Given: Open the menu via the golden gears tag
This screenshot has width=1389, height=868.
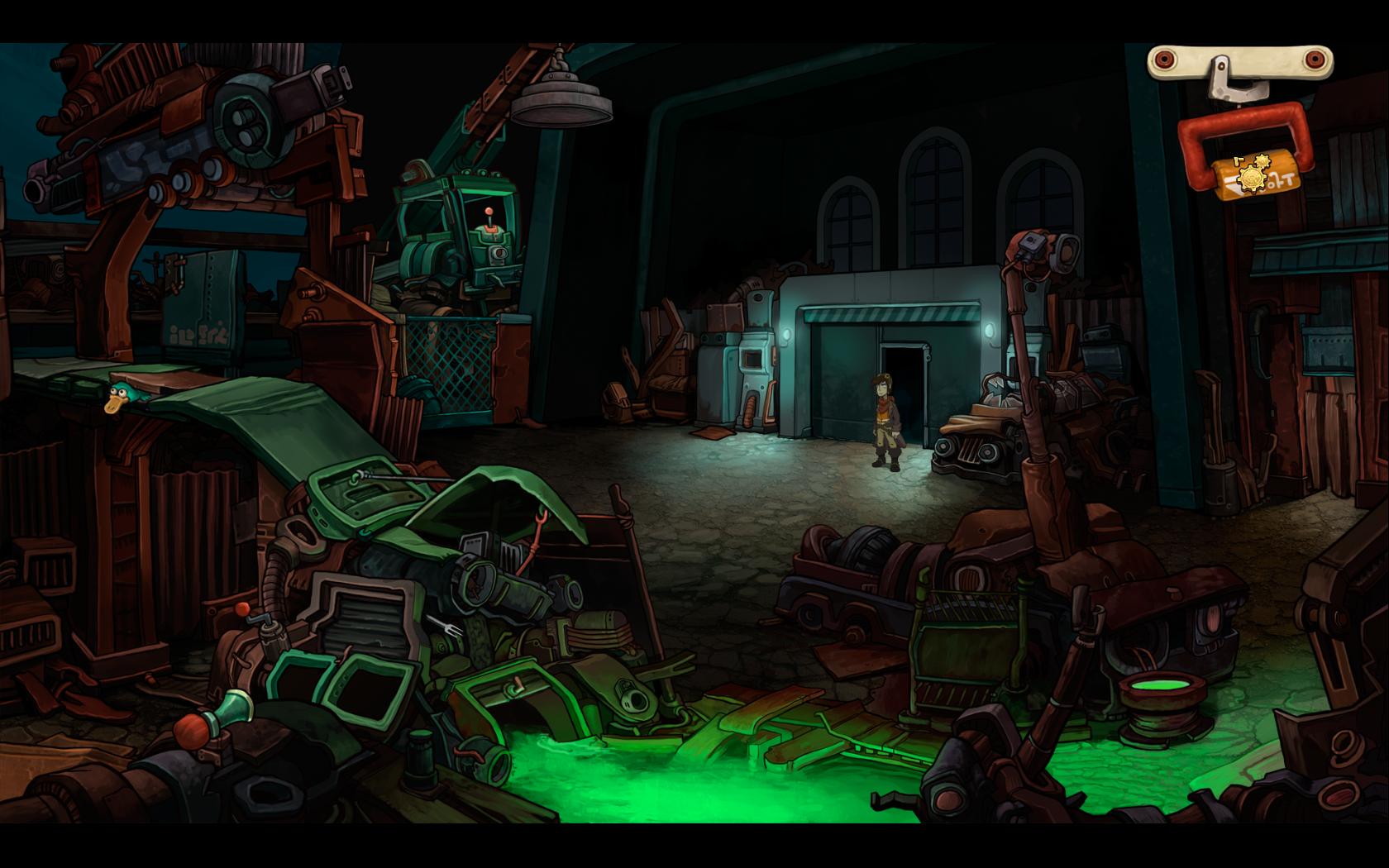Looking at the screenshot, I should [x=1255, y=174].
